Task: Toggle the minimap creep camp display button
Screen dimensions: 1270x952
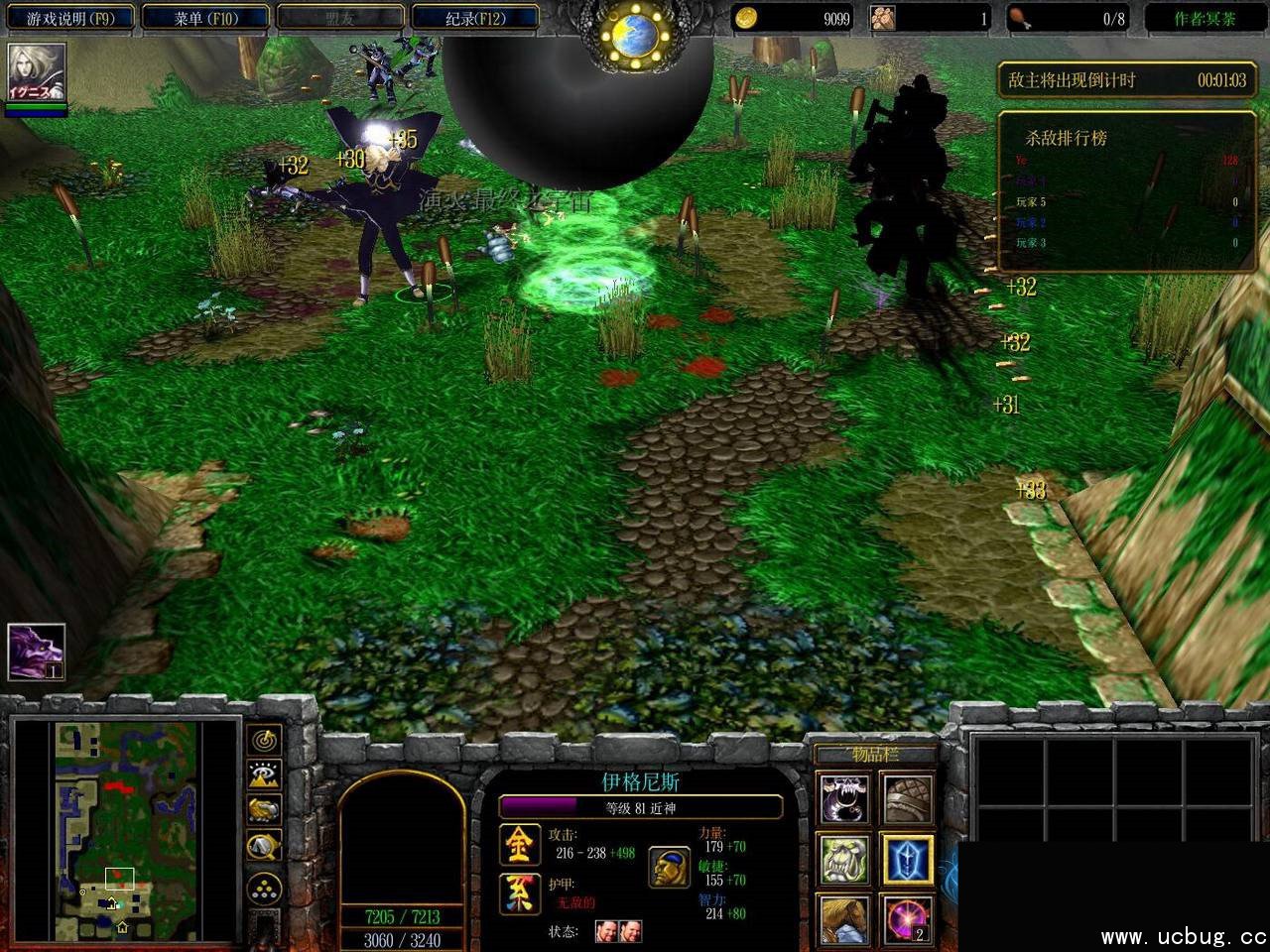Action: 265,845
